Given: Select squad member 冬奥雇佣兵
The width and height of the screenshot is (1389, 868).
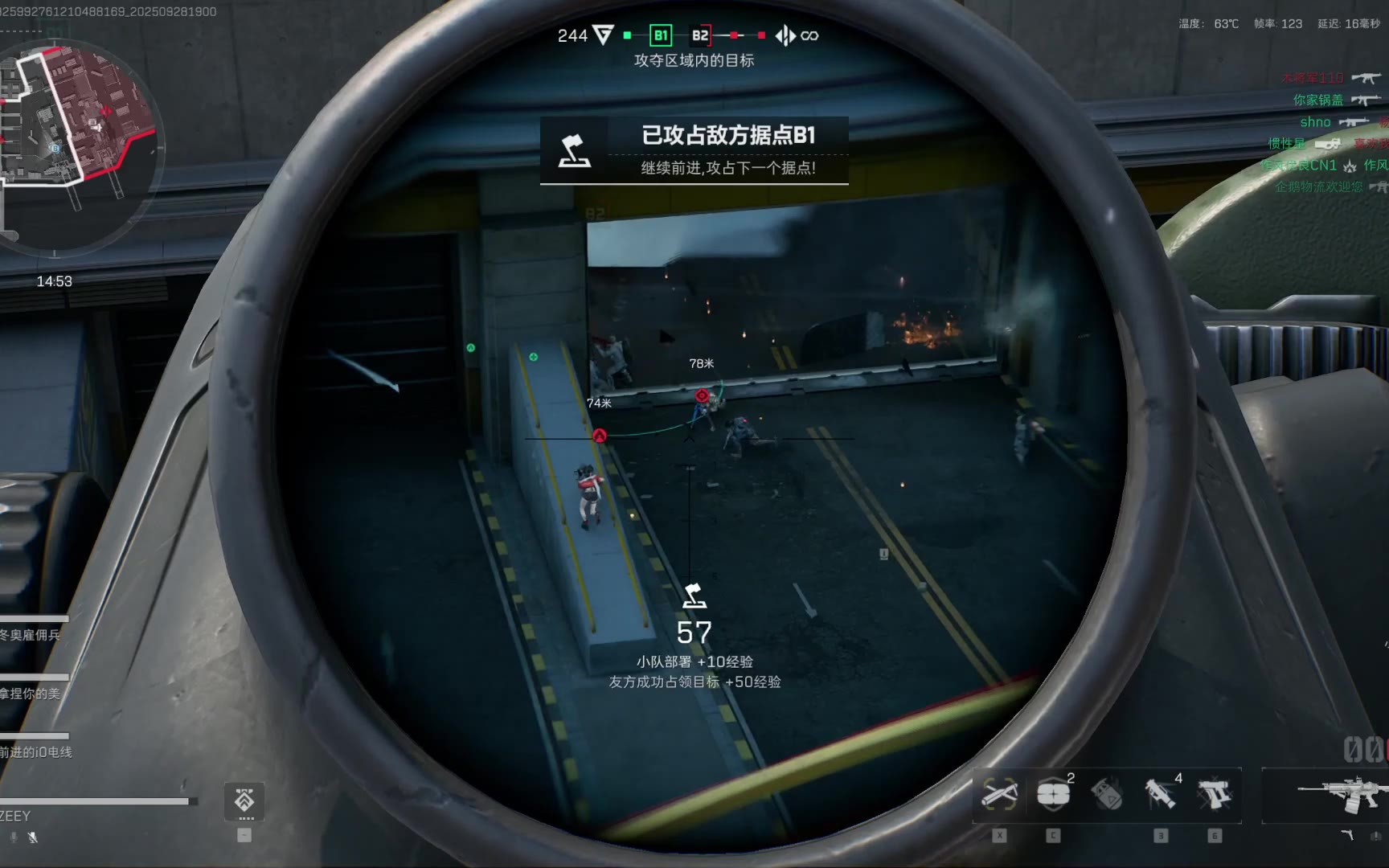Looking at the screenshot, I should (31, 634).
